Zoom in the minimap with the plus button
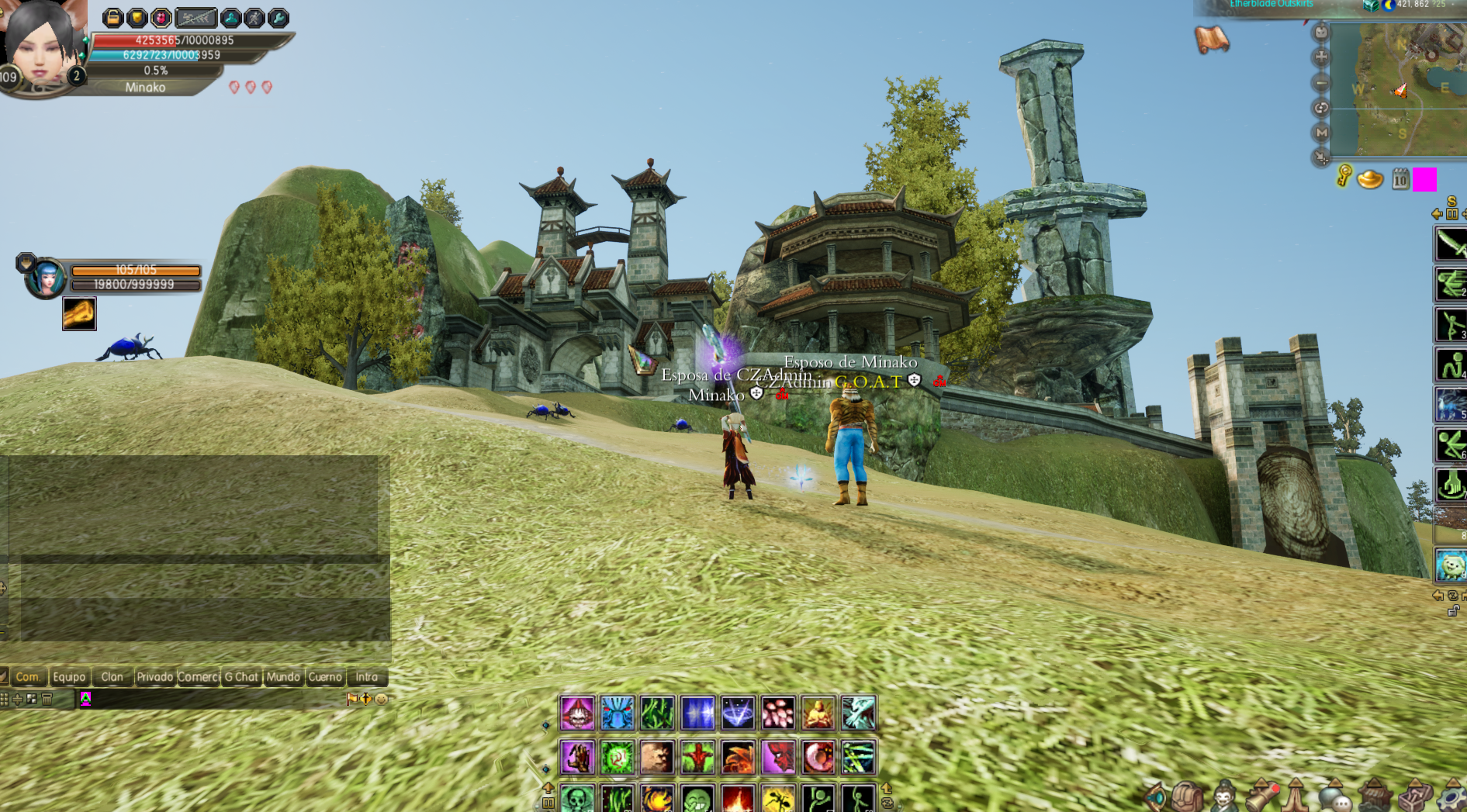Viewport: 1467px width, 812px height. (x=1320, y=57)
